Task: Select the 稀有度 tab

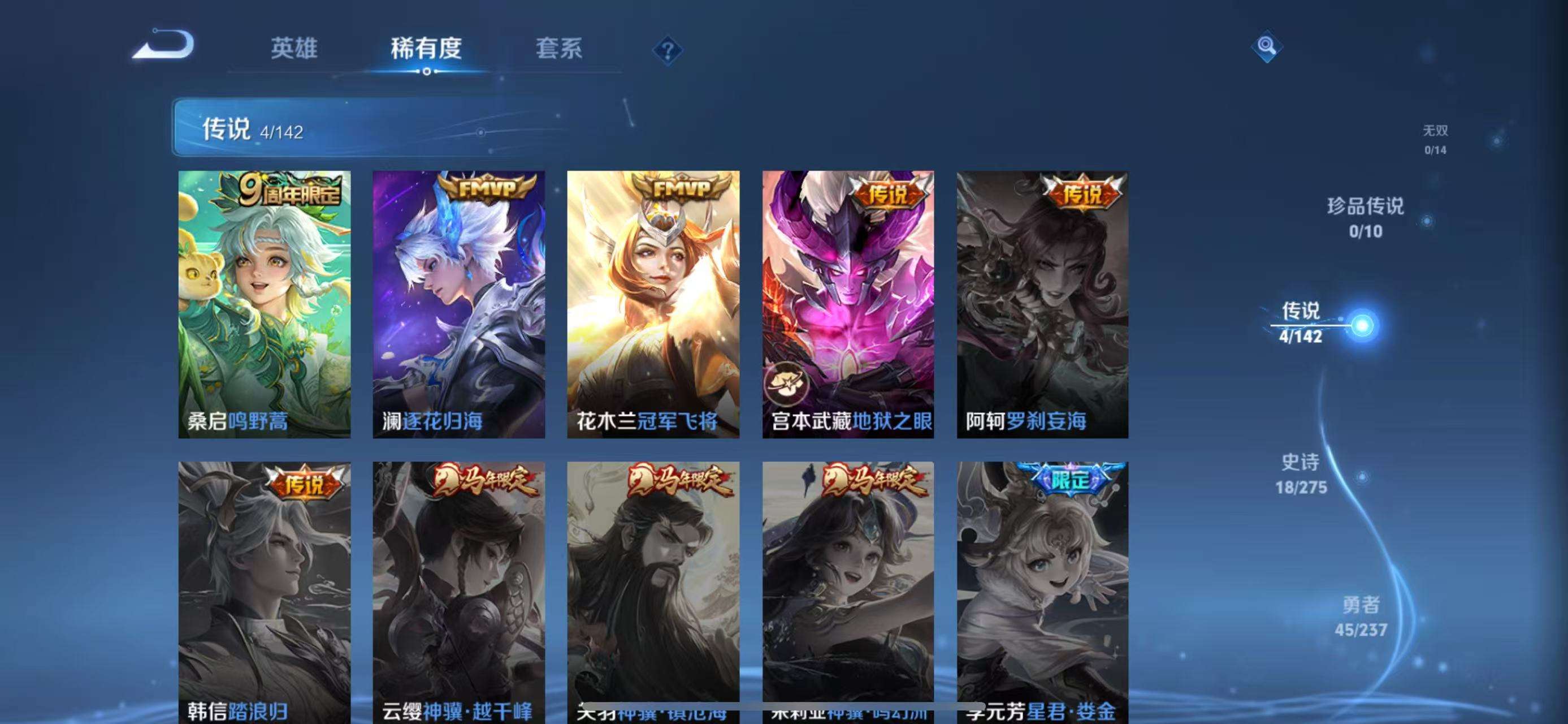Action: coord(426,51)
